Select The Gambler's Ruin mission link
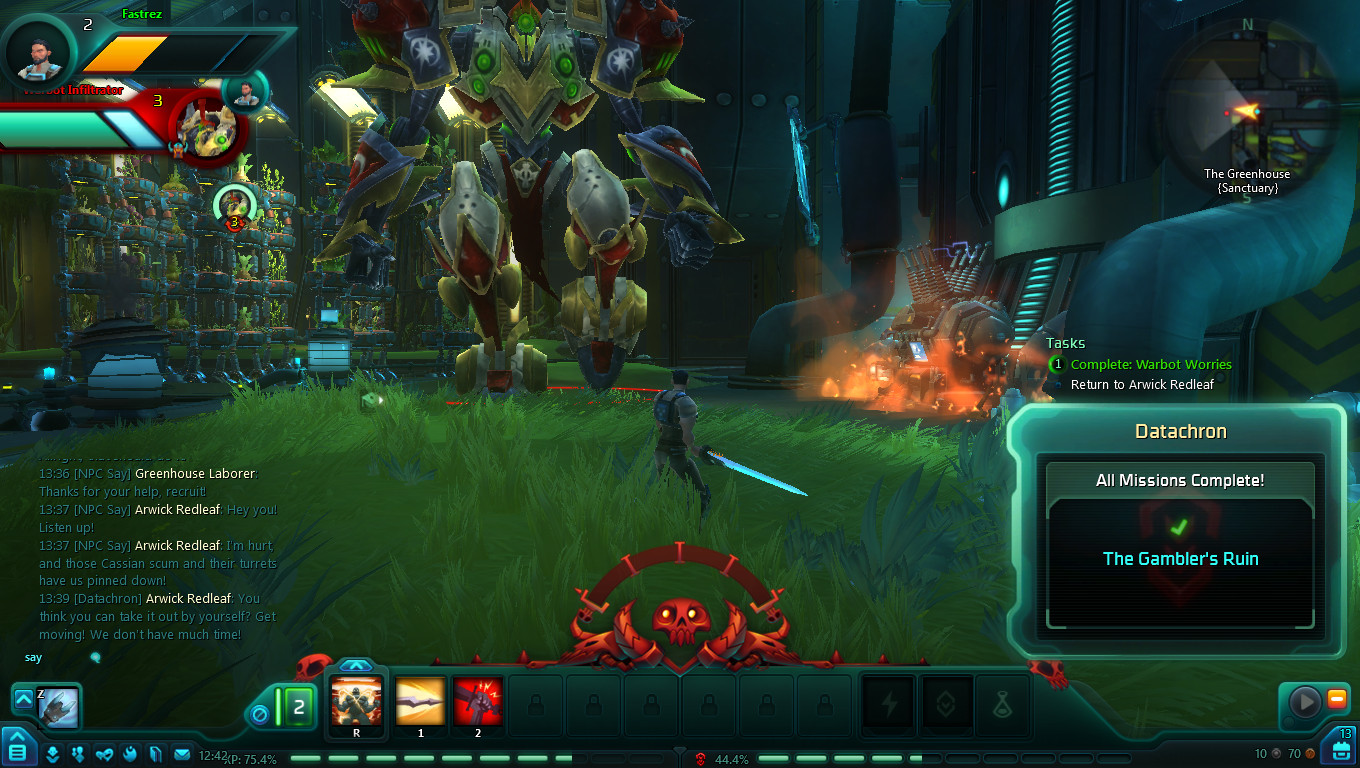1360x768 pixels. pos(1180,559)
